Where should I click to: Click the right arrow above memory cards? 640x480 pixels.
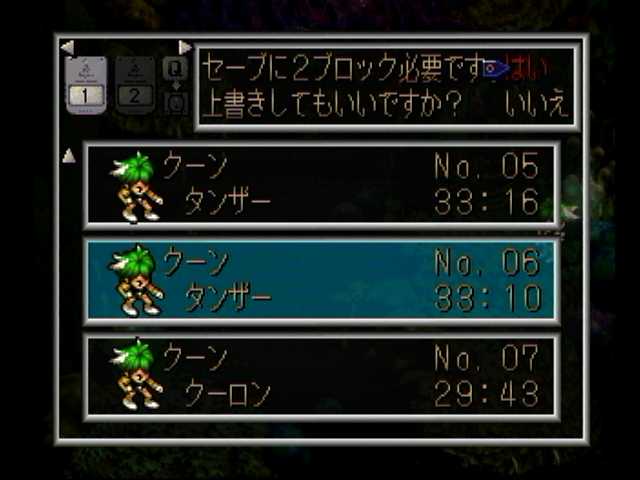pos(184,47)
